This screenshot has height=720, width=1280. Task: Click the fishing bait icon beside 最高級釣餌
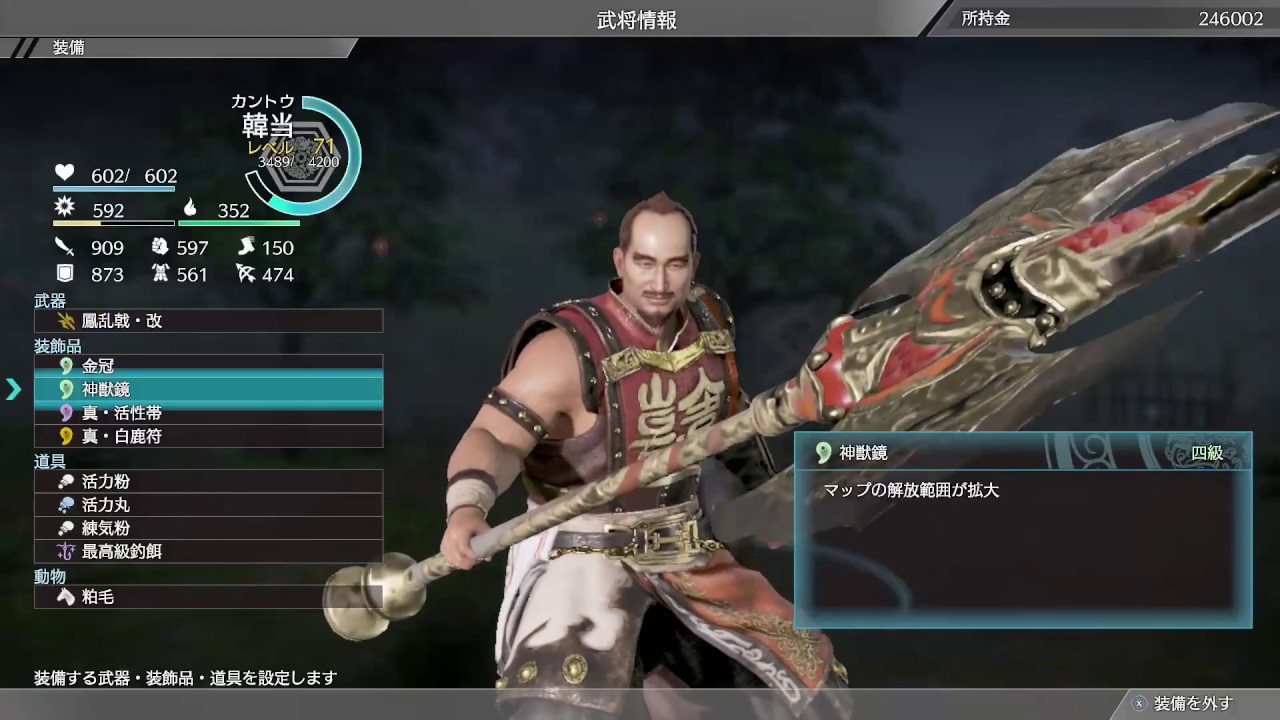pyautogui.click(x=64, y=551)
